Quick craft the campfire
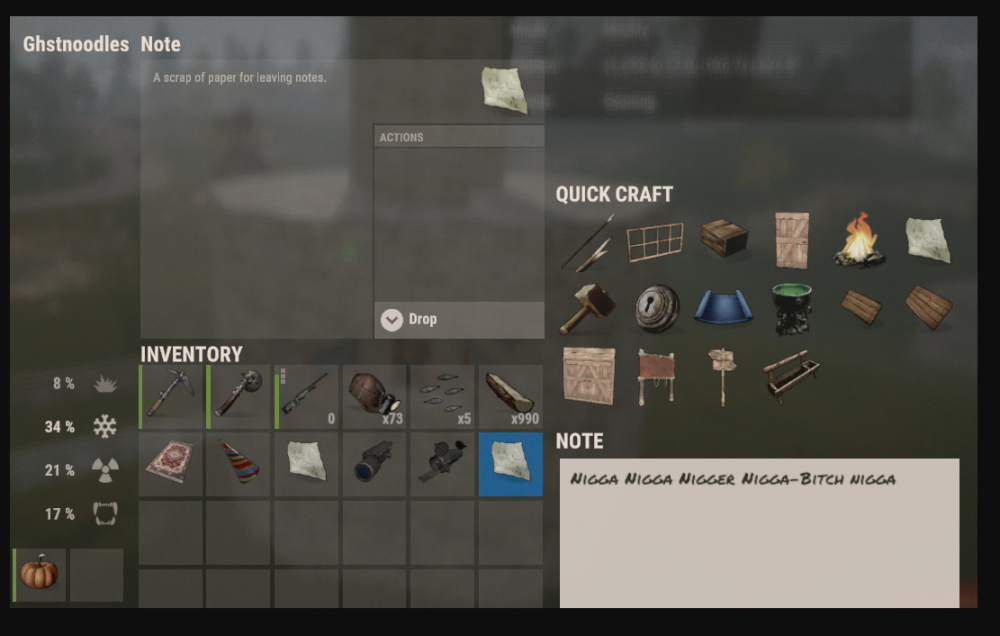1000x636 pixels. pos(859,240)
